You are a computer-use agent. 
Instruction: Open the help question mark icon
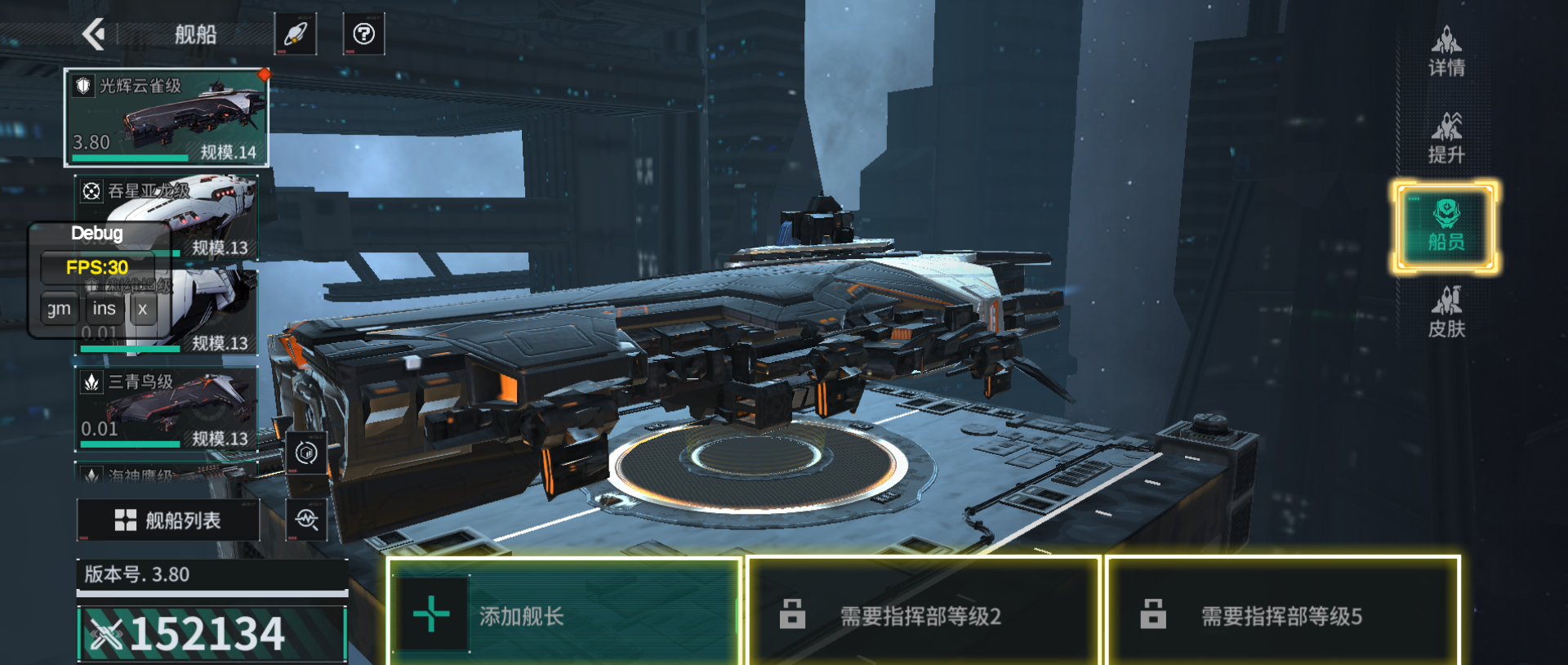[x=363, y=34]
